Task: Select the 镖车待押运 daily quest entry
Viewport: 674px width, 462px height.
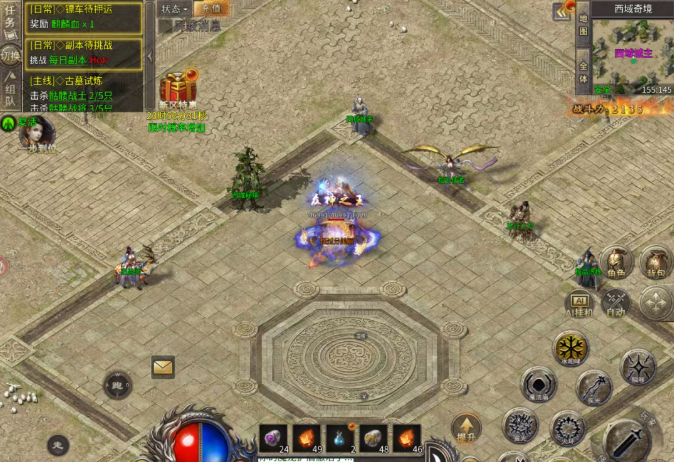Action: tap(82, 15)
